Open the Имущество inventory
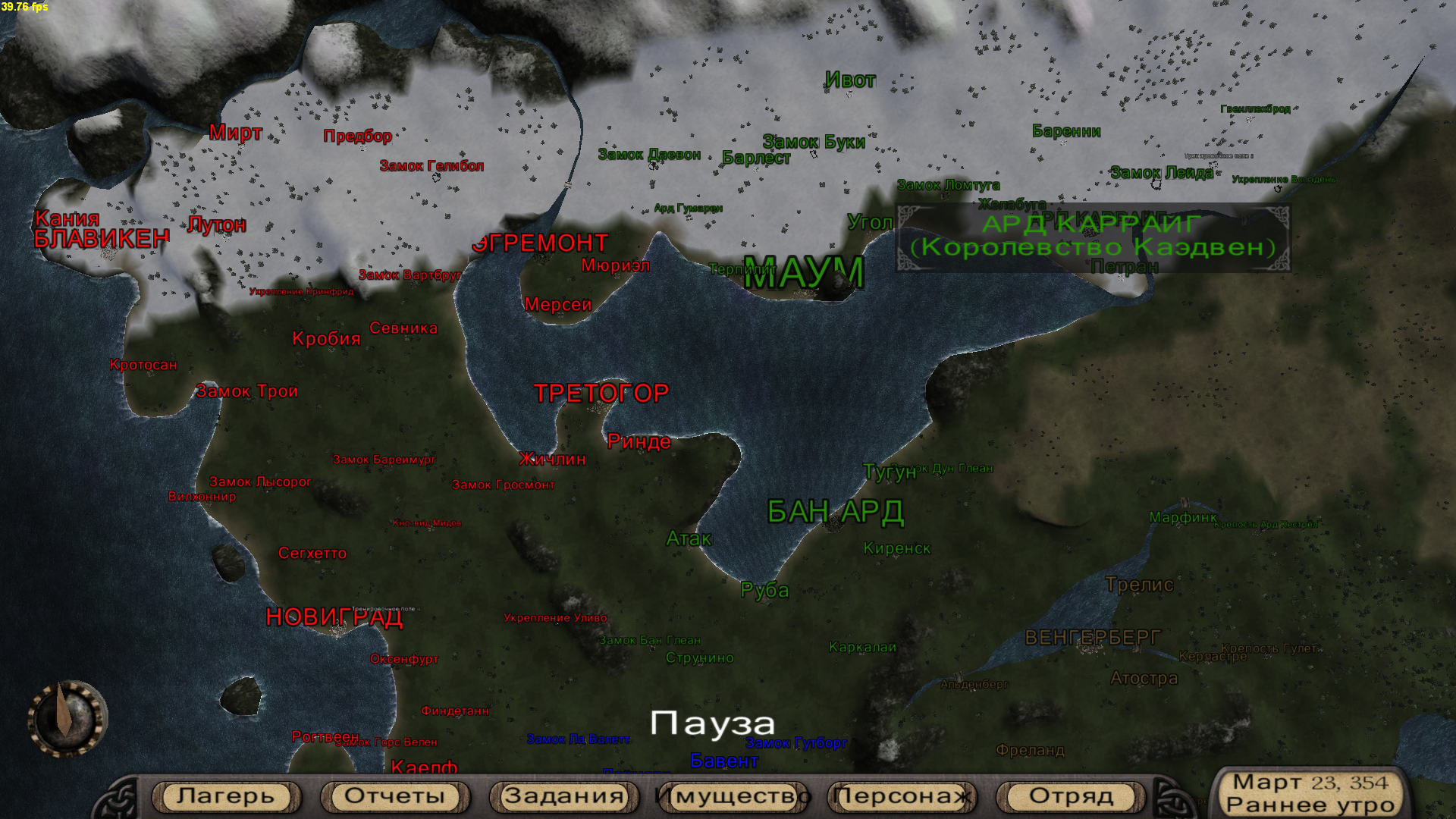The width and height of the screenshot is (1456, 819). click(x=733, y=796)
